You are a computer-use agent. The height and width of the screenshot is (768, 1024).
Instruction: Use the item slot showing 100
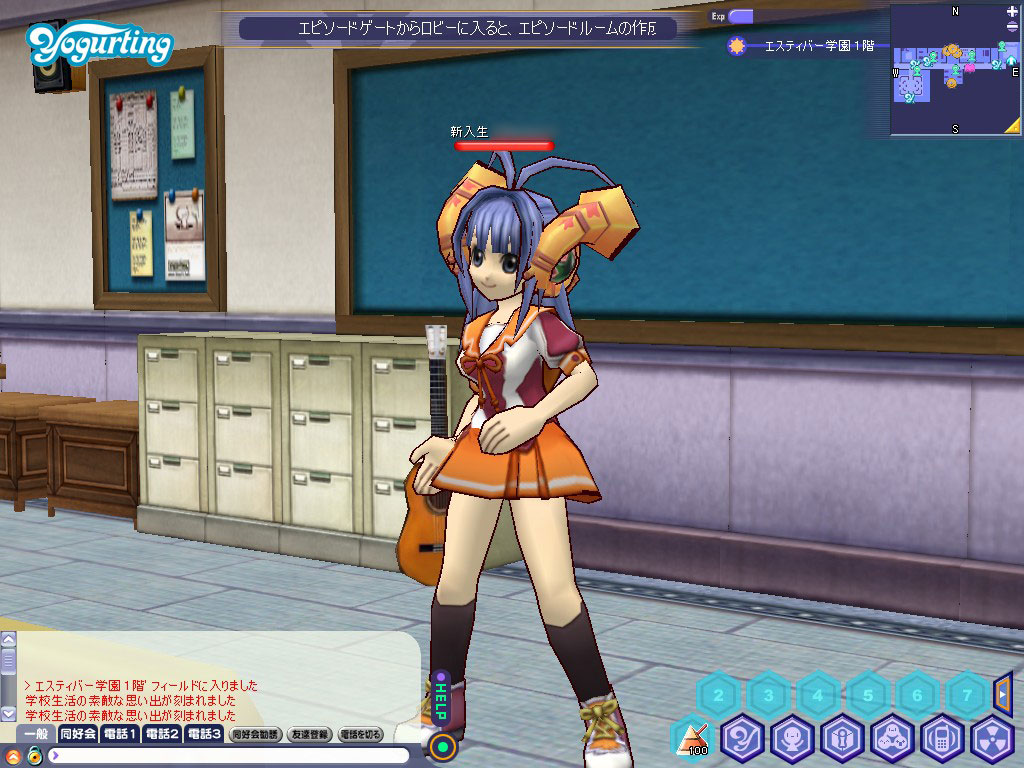[x=692, y=739]
